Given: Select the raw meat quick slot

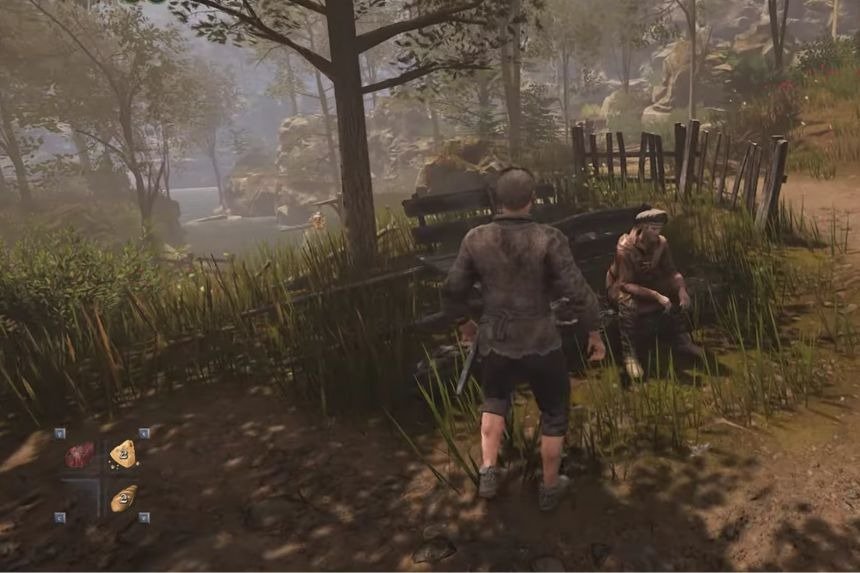Looking at the screenshot, I should 79,456.
